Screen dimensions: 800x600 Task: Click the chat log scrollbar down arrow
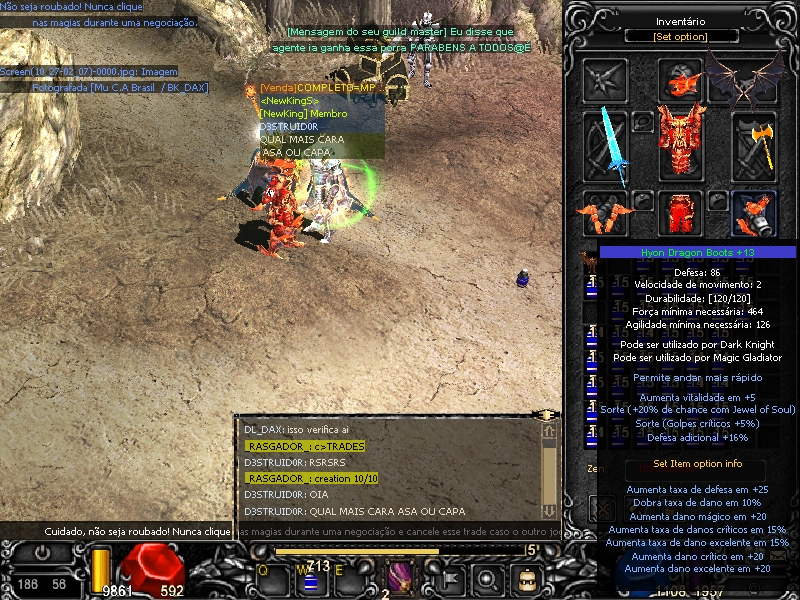click(x=548, y=510)
